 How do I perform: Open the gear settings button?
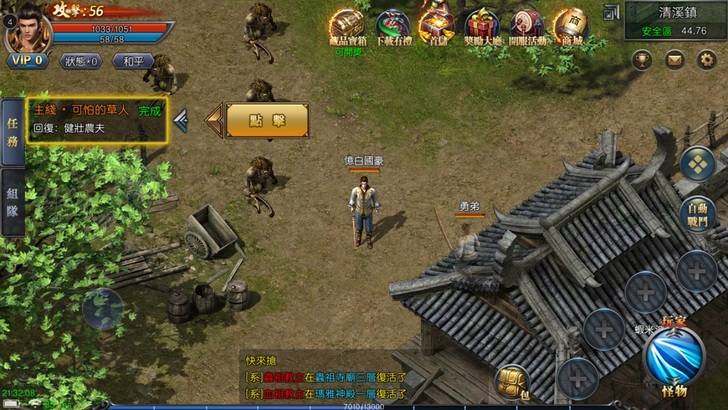pos(707,60)
